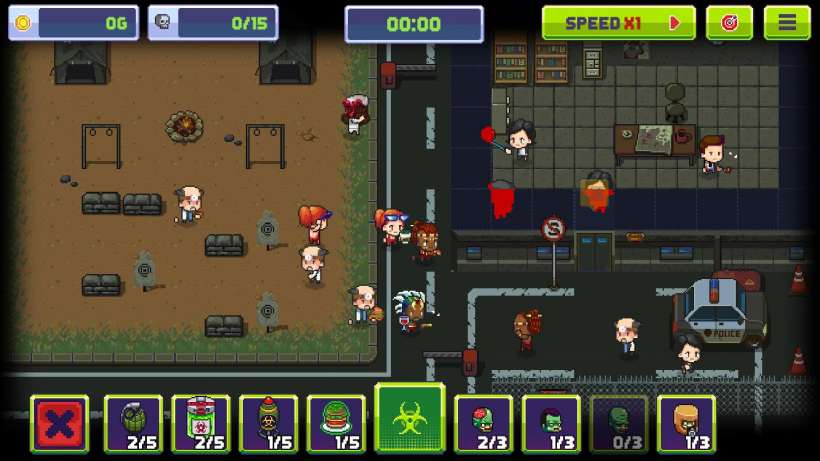Toggle the Speed X1 button
Image resolution: width=820 pixels, height=461 pixels.
pos(618,23)
